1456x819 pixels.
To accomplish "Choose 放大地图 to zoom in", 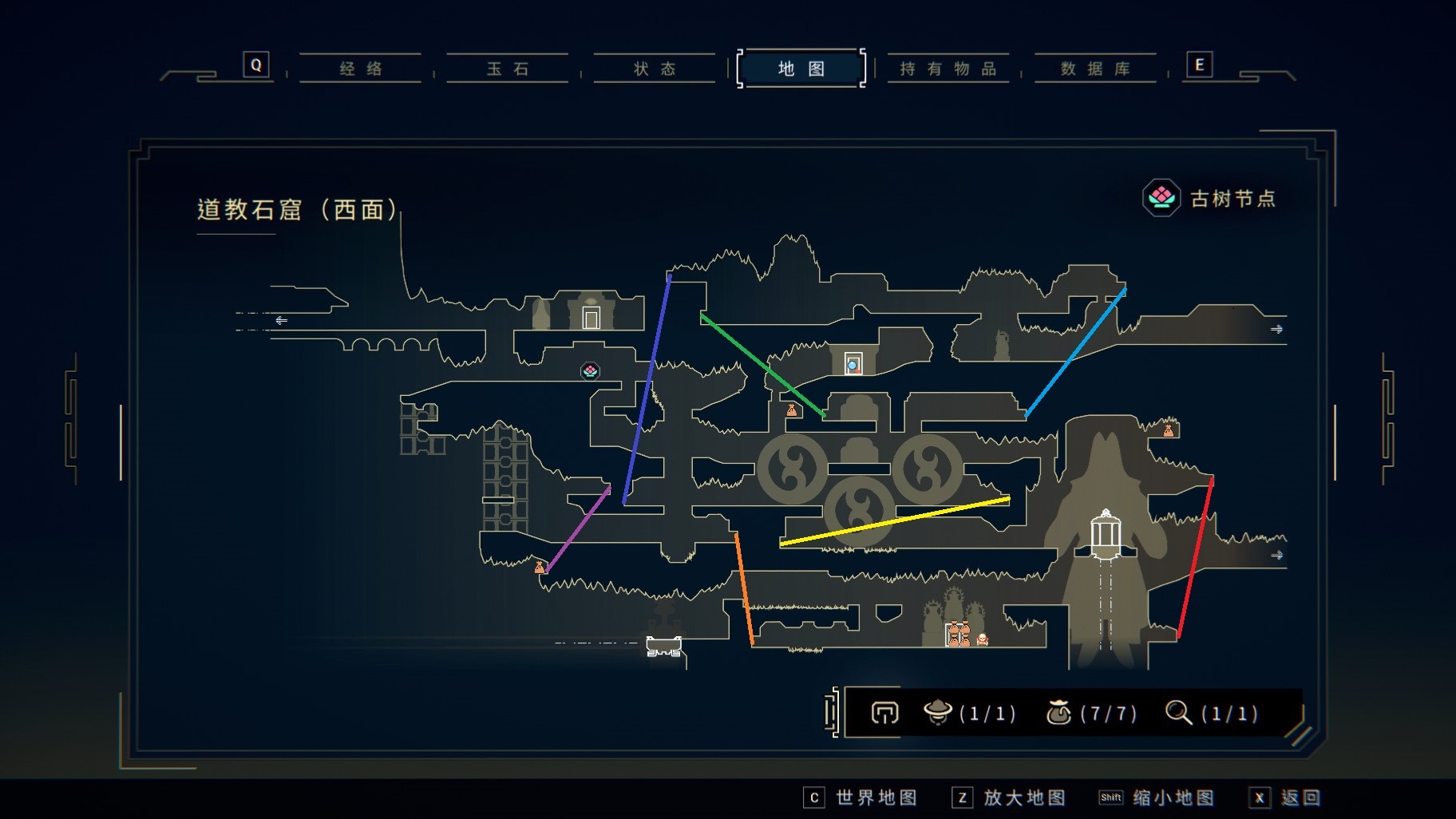I will [x=1009, y=797].
